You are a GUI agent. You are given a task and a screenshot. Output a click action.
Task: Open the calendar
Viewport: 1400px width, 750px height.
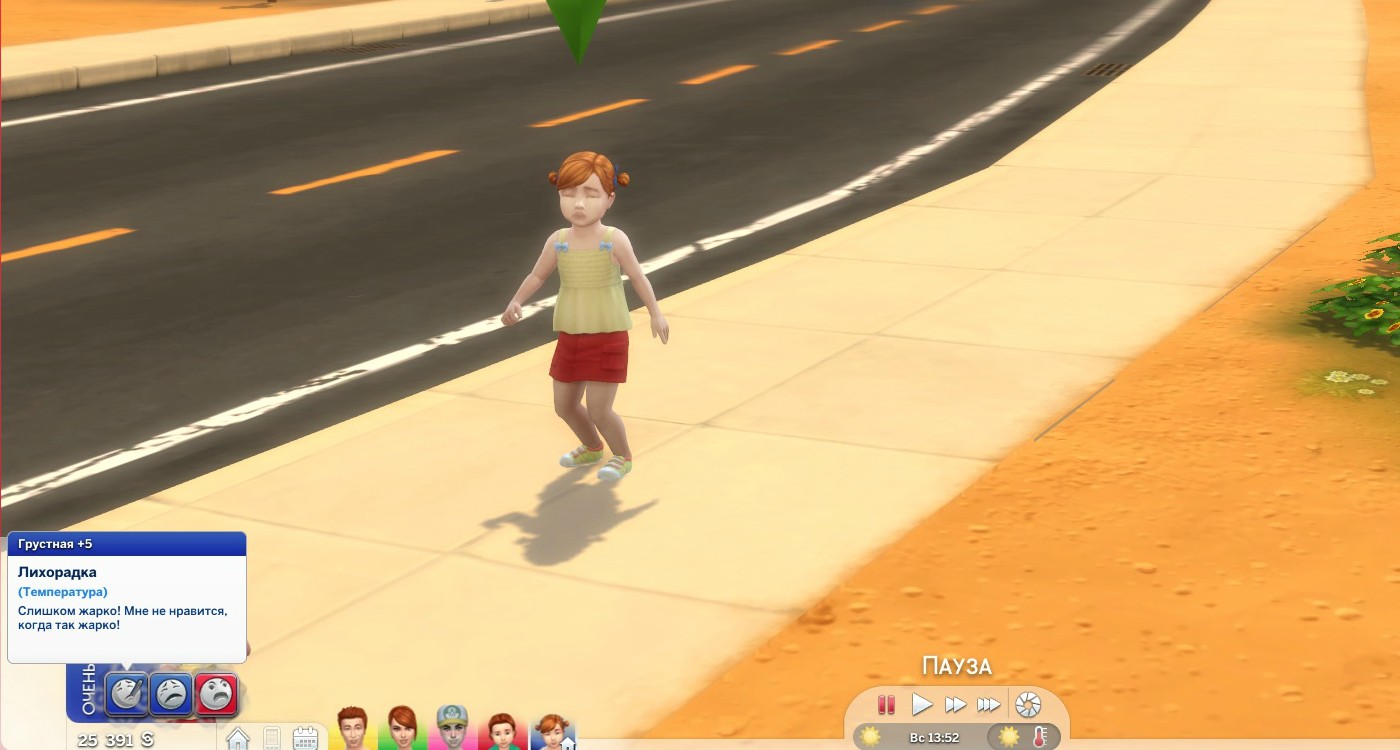pos(305,739)
